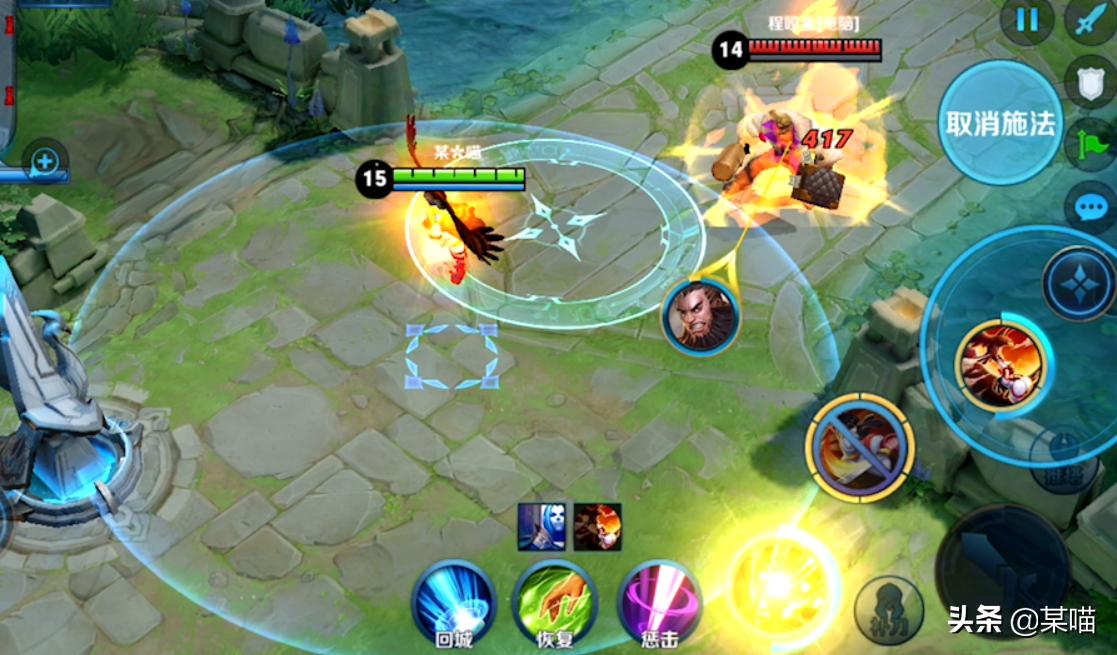Screen dimensions: 1117x655
Task: Tap the 取消施法 cancel-cast button
Action: (x=1000, y=123)
